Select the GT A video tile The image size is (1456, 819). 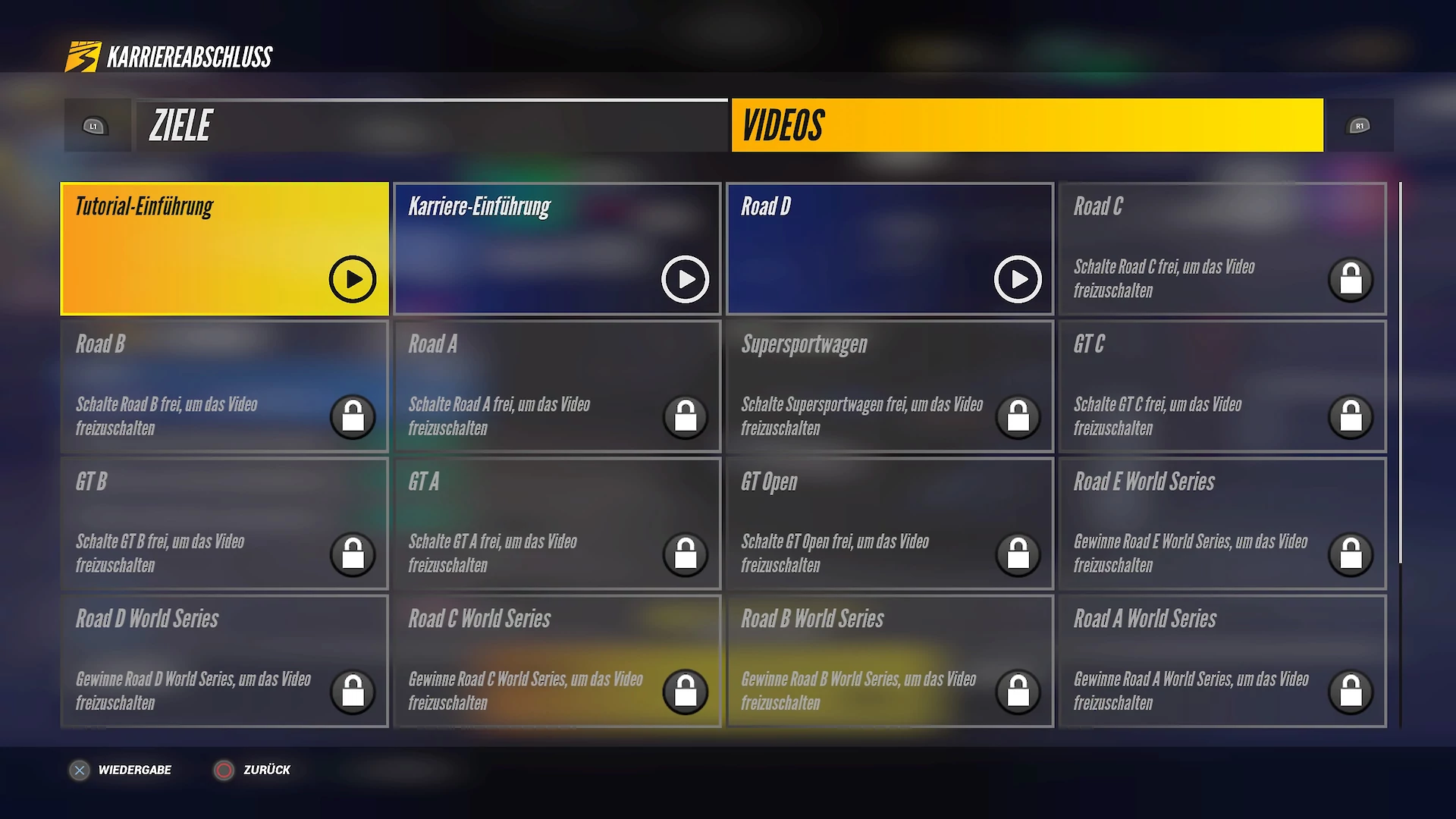click(557, 523)
